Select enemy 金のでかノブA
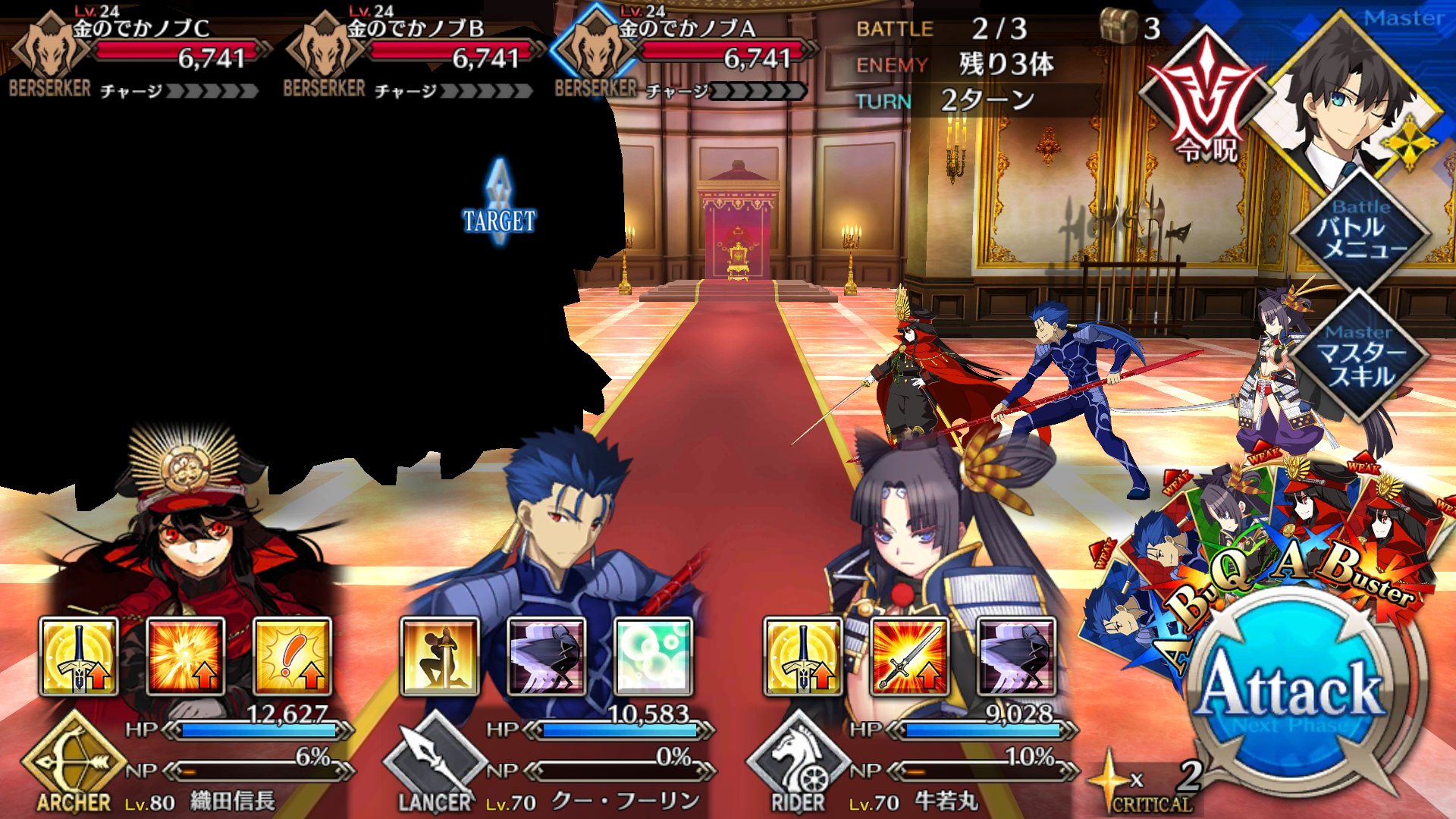The height and width of the screenshot is (819, 1456). click(682, 55)
